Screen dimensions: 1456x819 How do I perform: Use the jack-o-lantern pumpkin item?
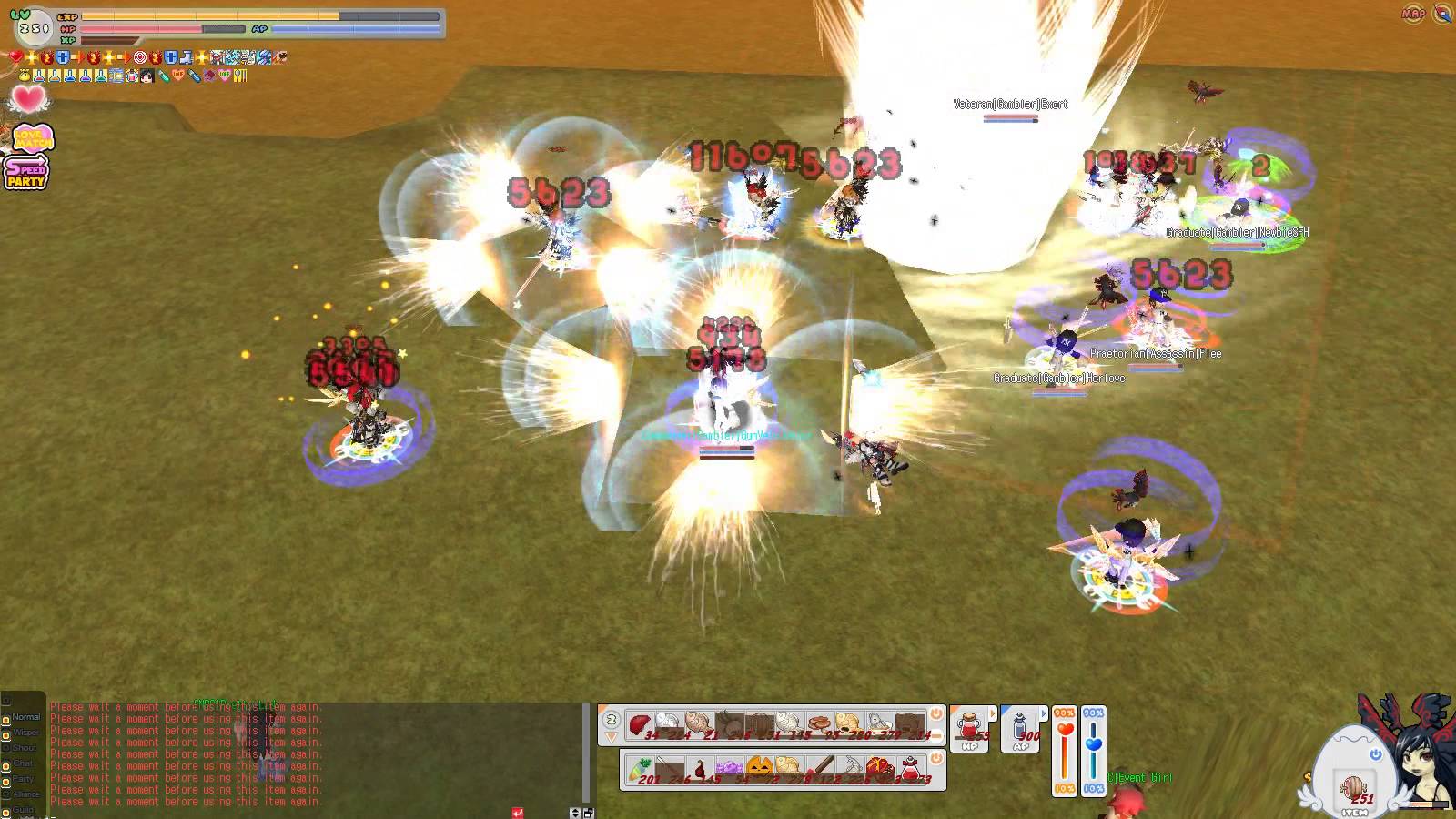click(x=760, y=769)
